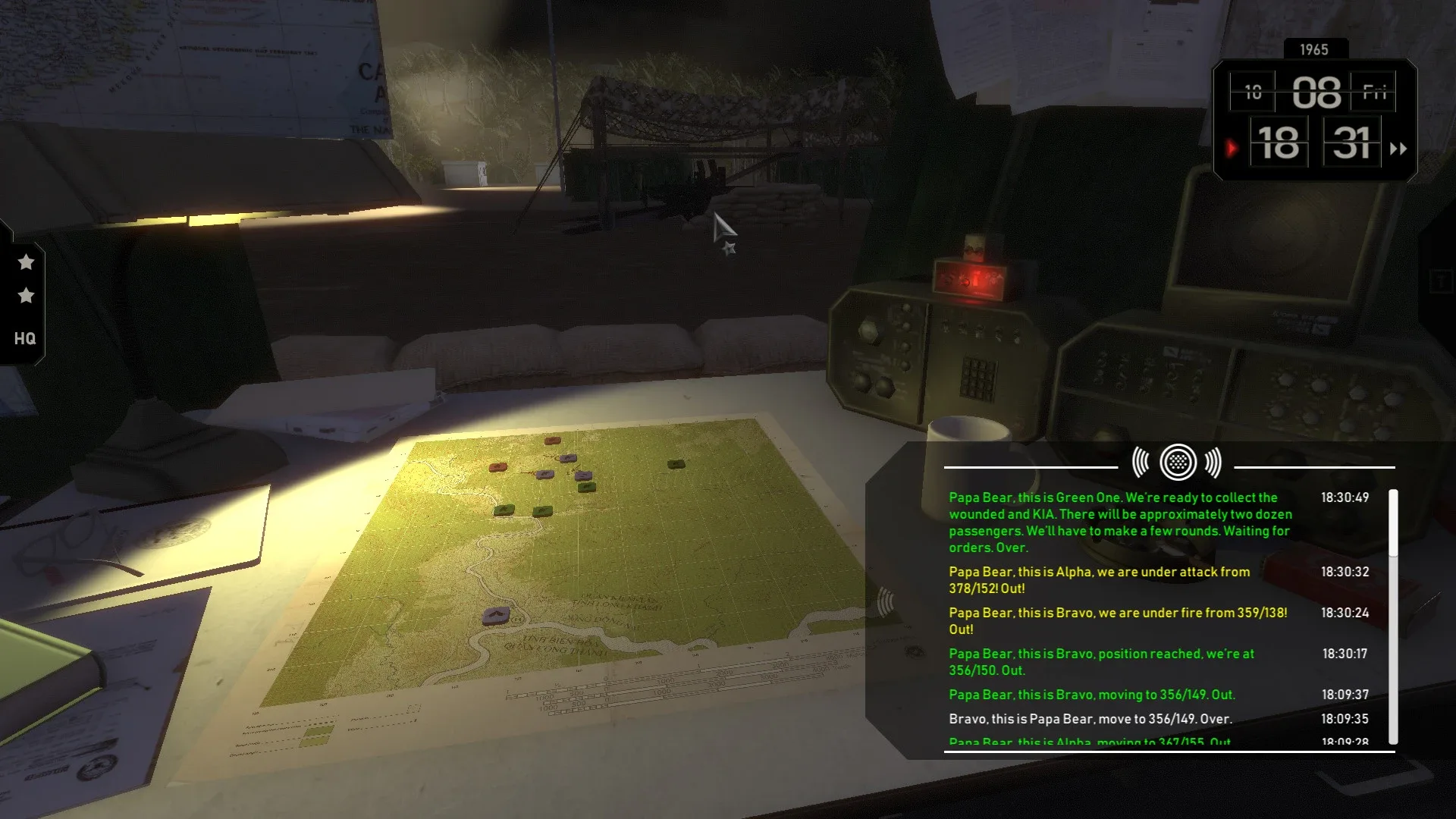The height and width of the screenshot is (819, 1456).
Task: Click the lower star icon in the sidebar
Action: pyautogui.click(x=26, y=297)
